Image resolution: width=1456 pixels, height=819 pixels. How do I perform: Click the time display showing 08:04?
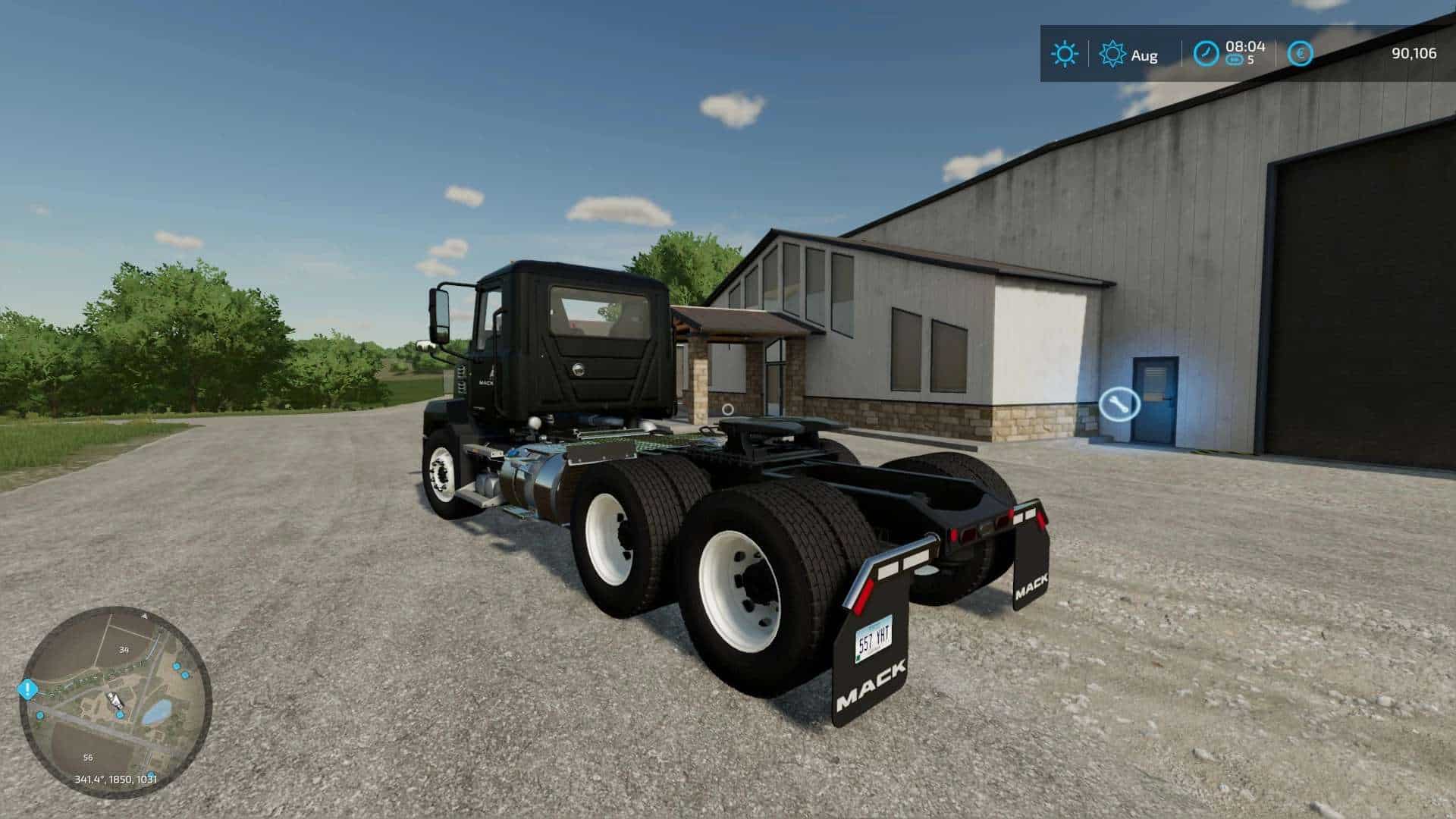pos(1245,48)
